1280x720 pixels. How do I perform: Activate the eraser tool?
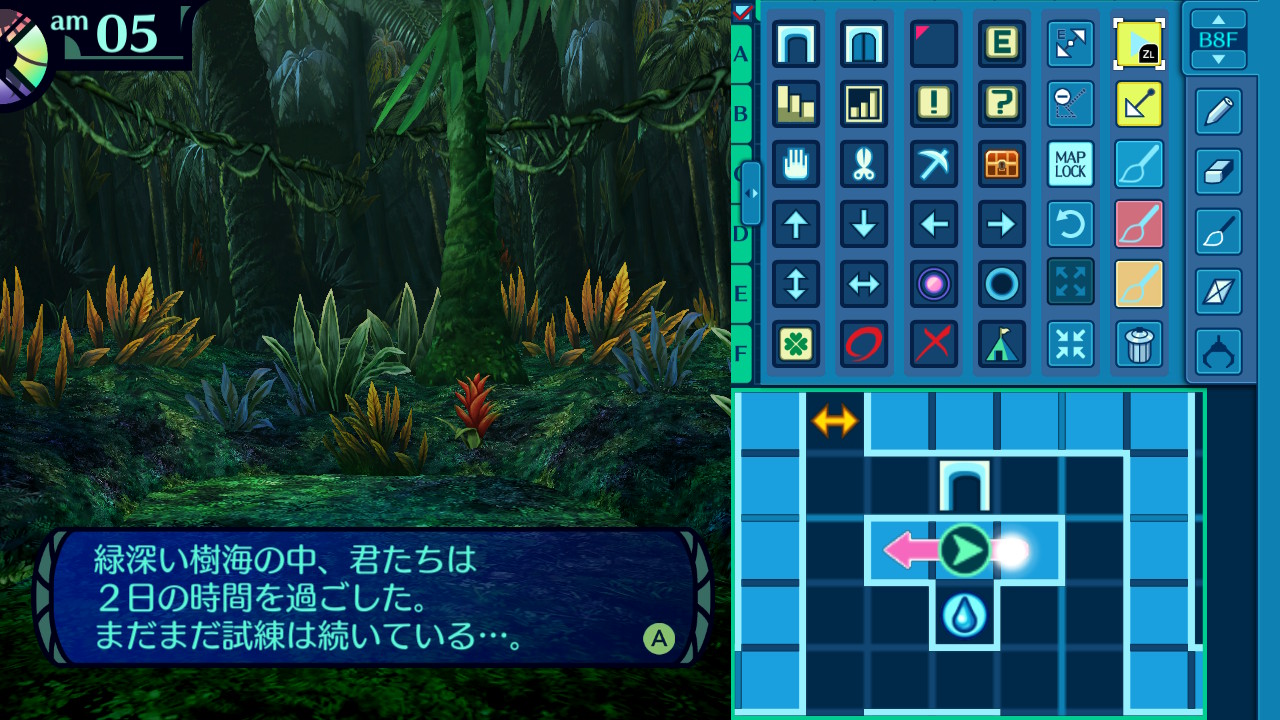(x=1218, y=172)
